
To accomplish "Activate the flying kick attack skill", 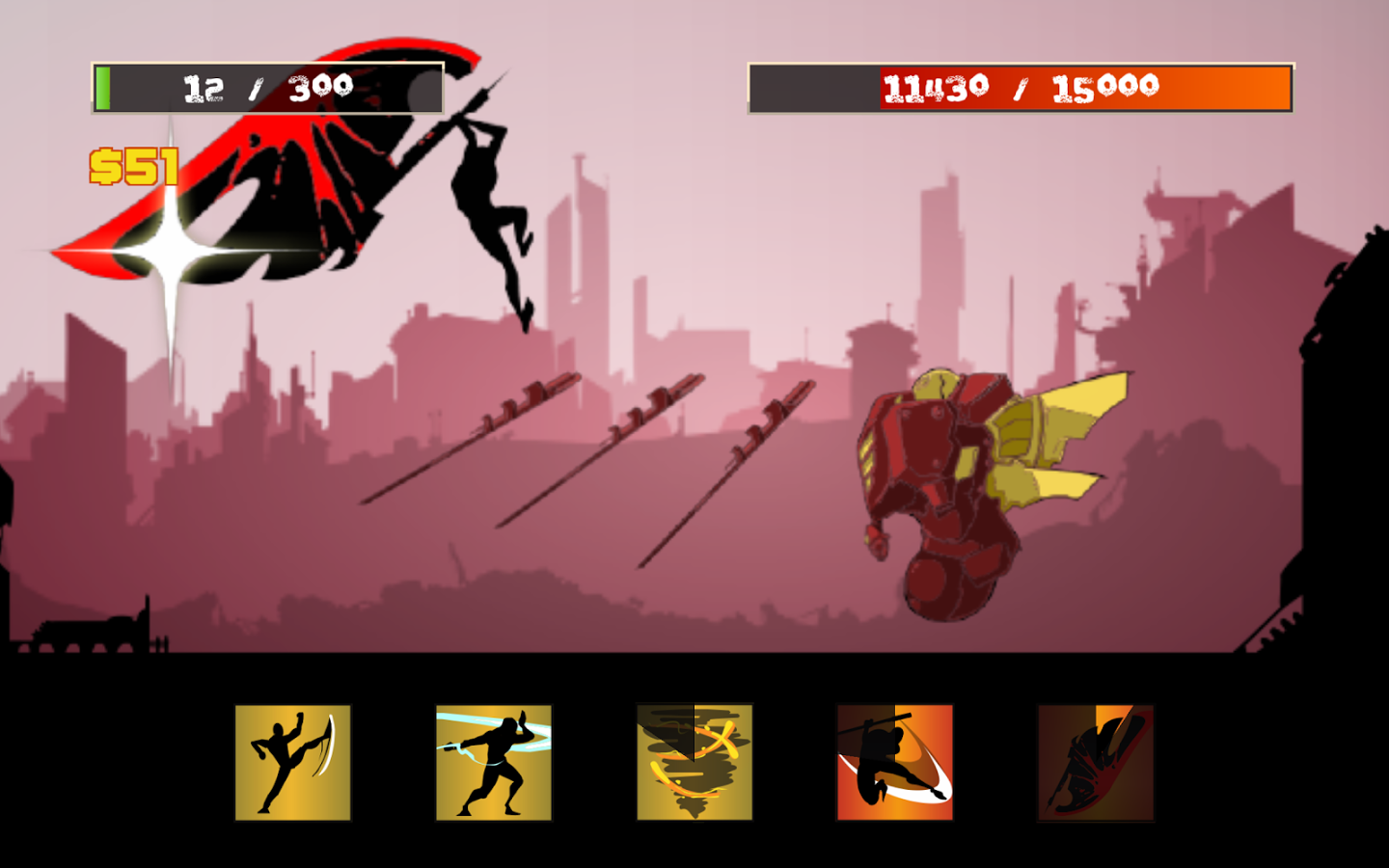I will 292,761.
